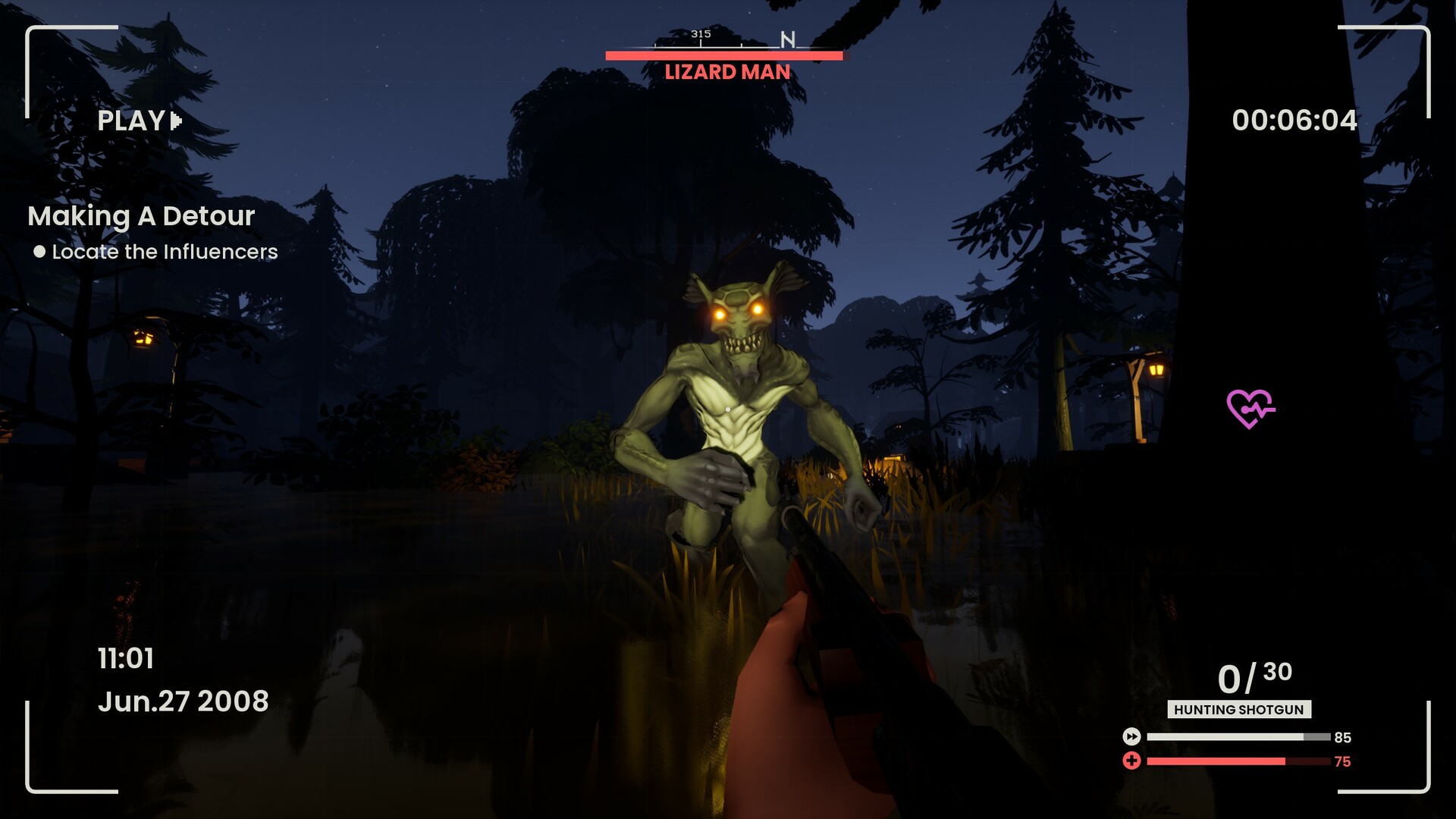Select the Making A Detour quest tracker
The width and height of the screenshot is (1456, 819).
(x=141, y=216)
